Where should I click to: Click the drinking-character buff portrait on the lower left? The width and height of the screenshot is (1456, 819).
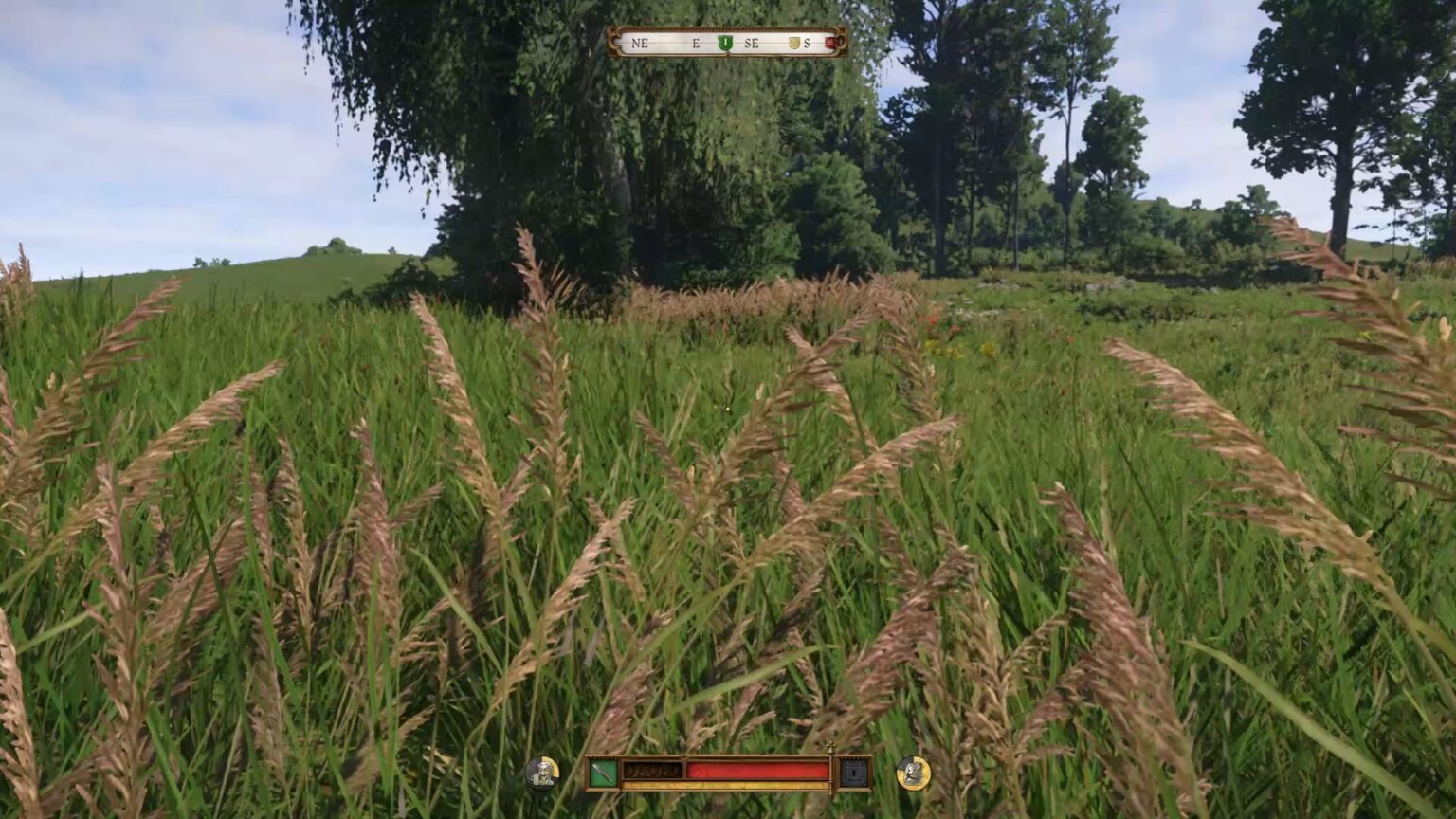pyautogui.click(x=543, y=771)
